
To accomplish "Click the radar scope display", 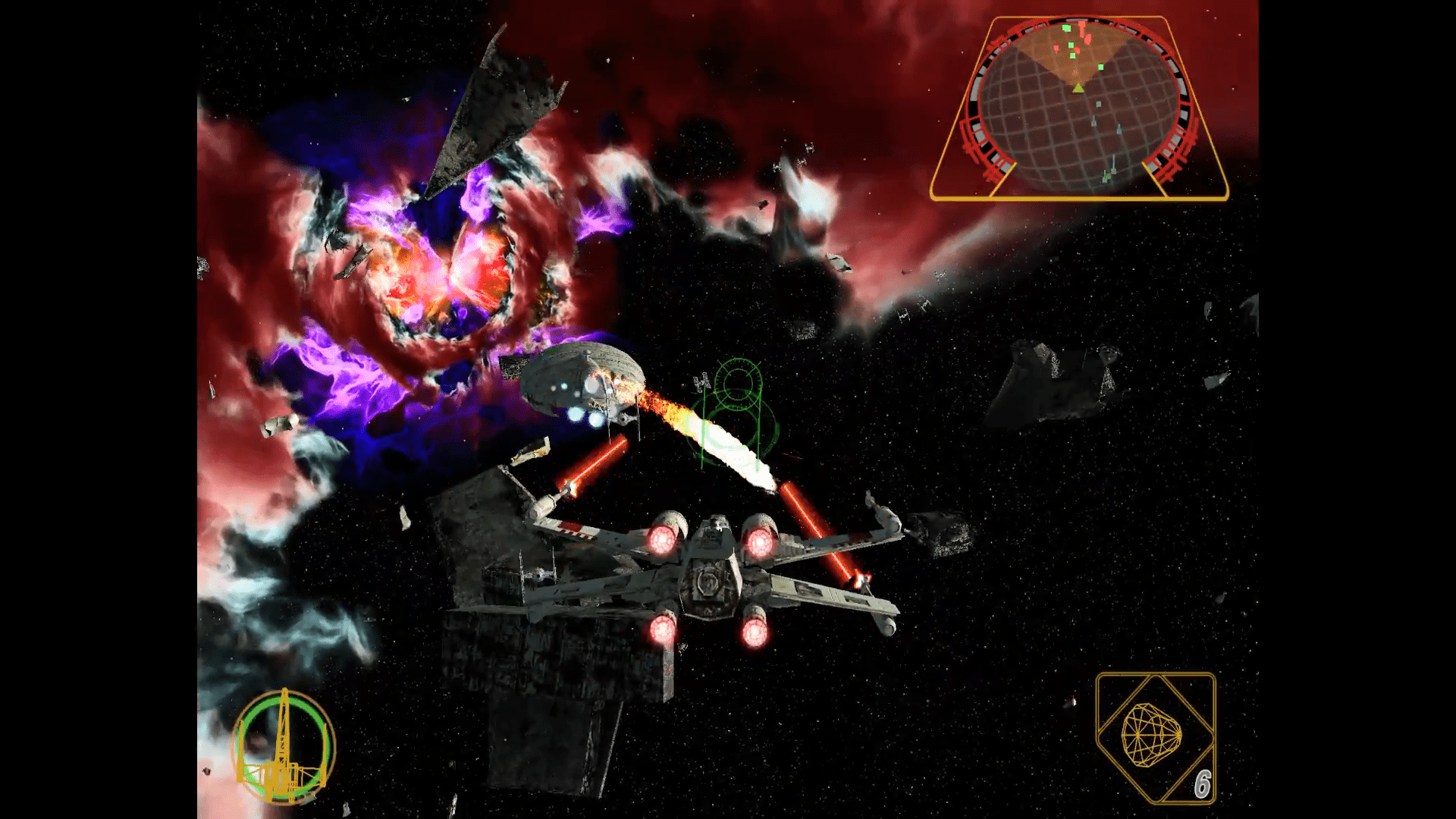I will [x=1078, y=108].
